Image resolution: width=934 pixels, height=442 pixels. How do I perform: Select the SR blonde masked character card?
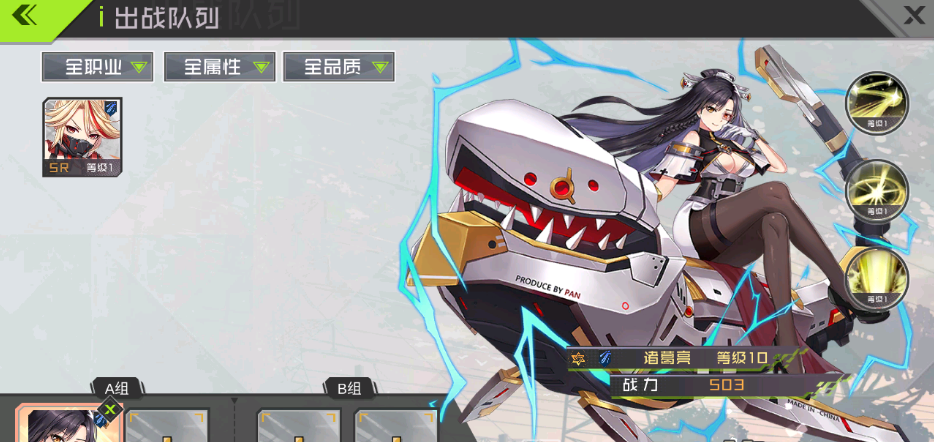tap(82, 137)
